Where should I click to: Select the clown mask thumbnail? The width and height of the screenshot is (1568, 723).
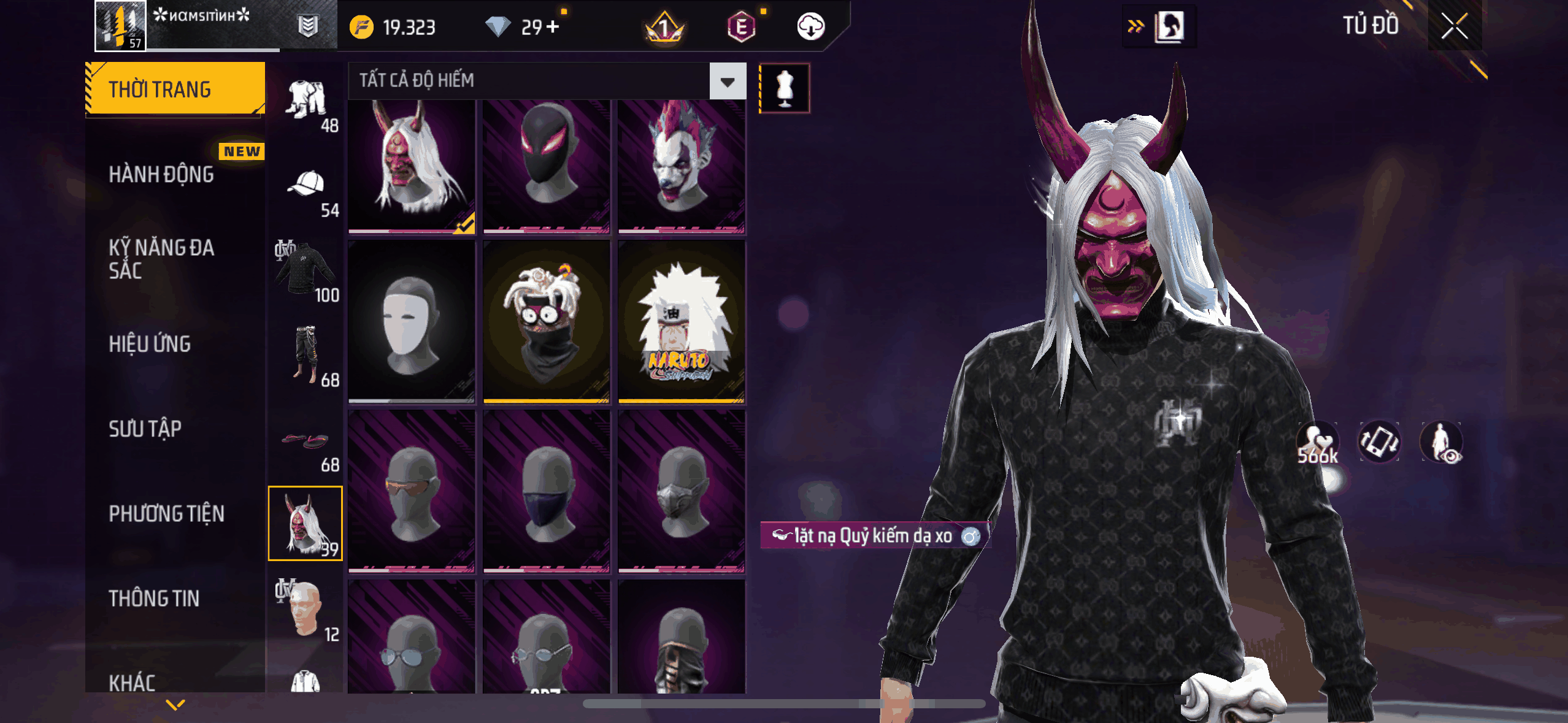(681, 166)
